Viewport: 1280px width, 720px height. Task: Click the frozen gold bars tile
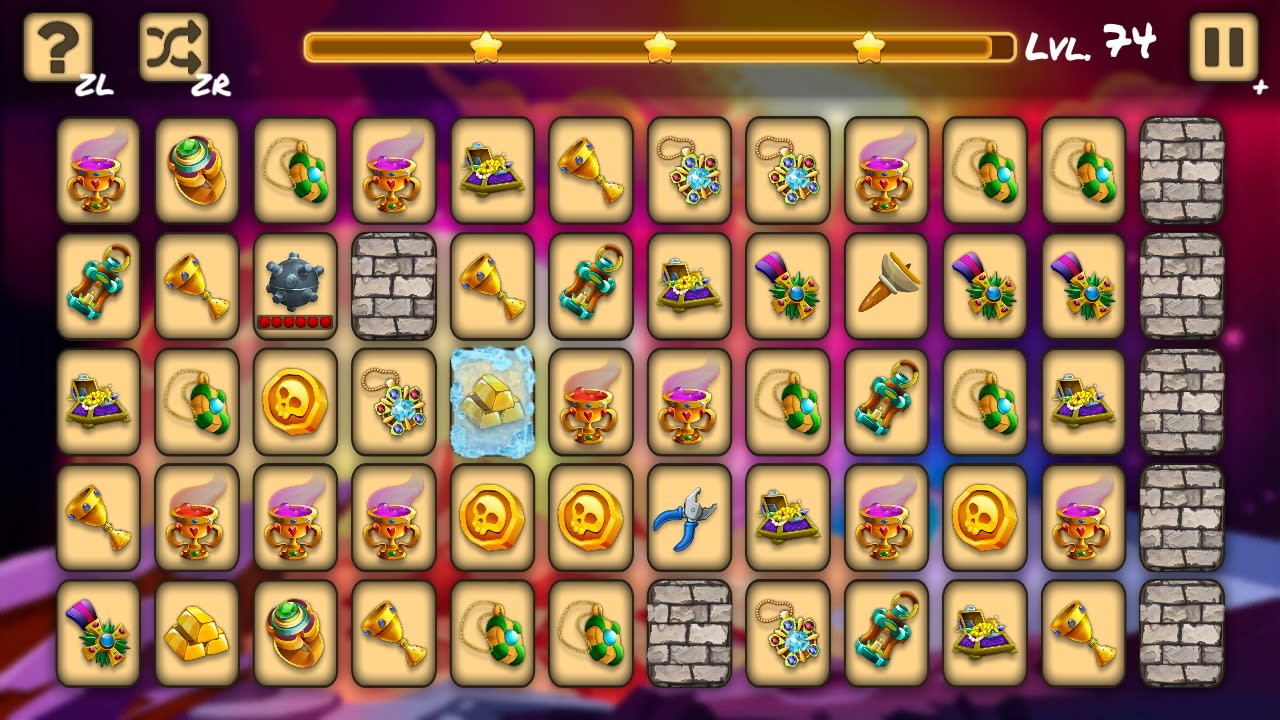[x=493, y=402]
